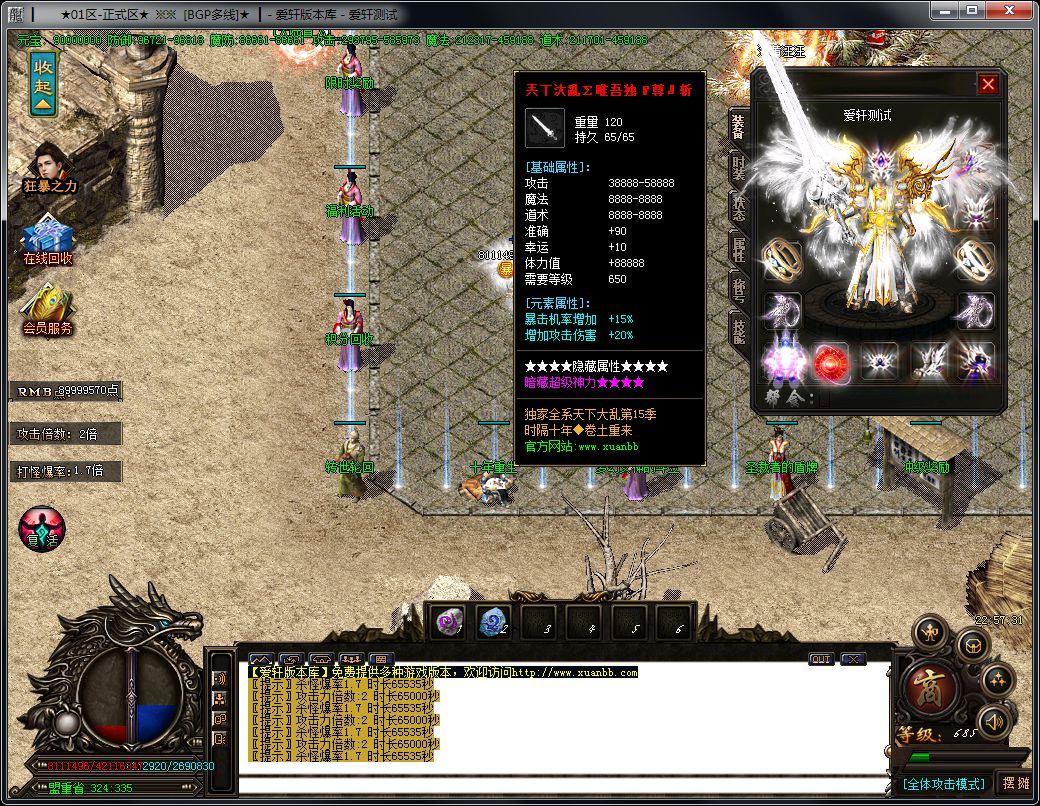This screenshot has height=806, width=1040.
Task: Close the character equipment panel
Action: pos(988,85)
